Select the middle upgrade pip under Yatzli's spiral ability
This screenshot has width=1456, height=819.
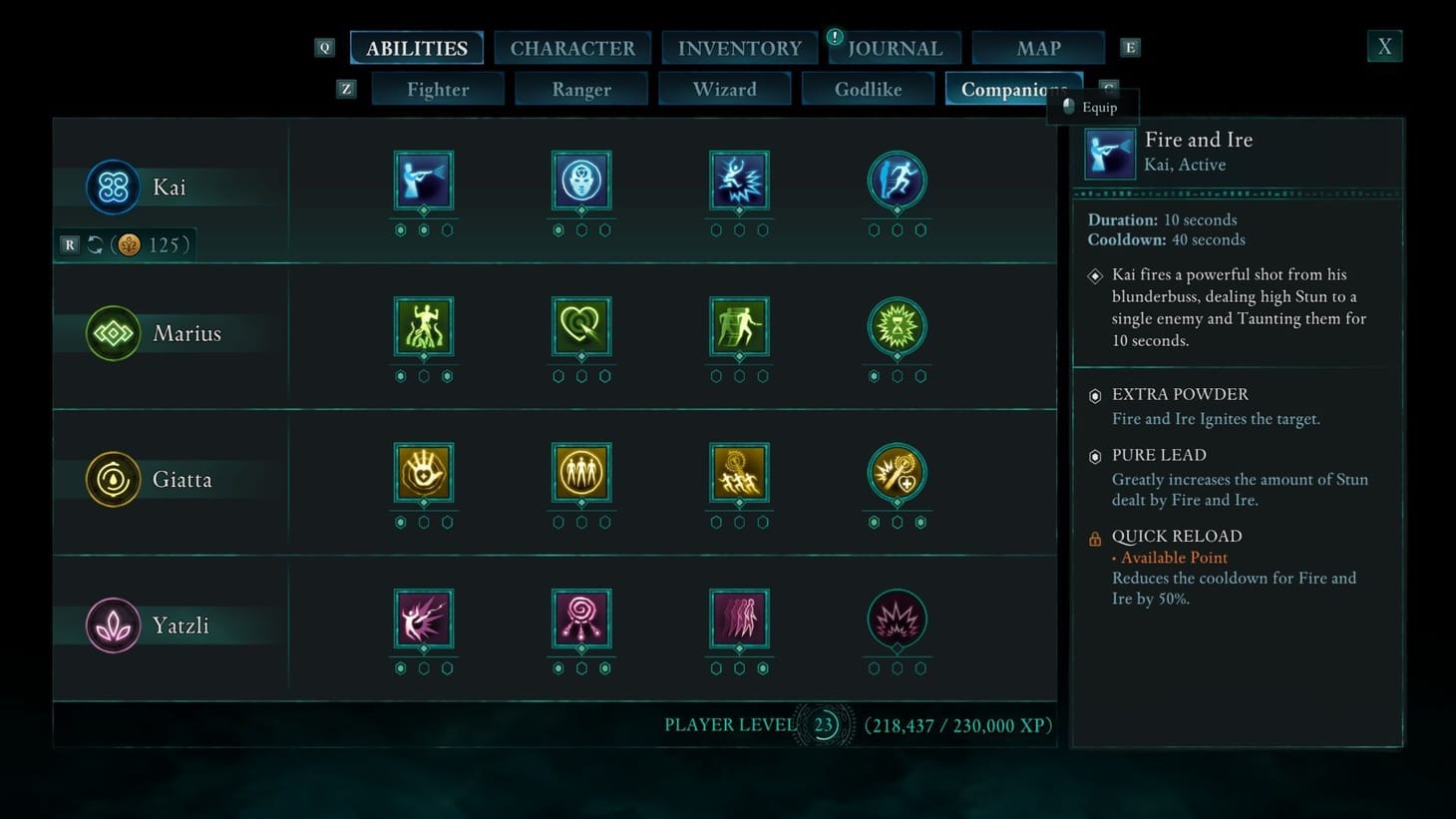pyautogui.click(x=581, y=667)
